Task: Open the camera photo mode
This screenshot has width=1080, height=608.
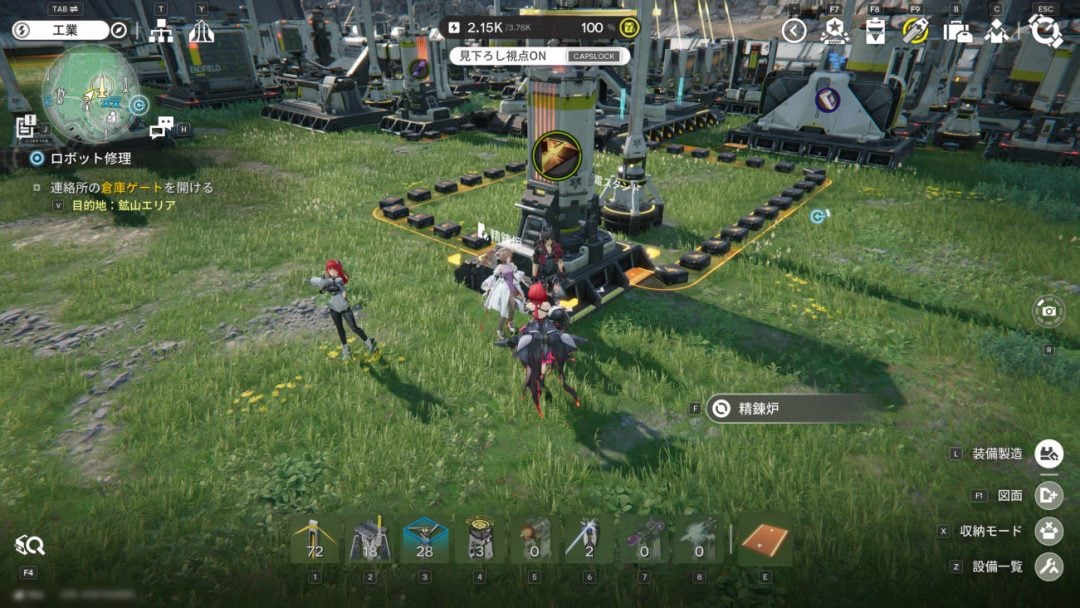Action: 1048,311
